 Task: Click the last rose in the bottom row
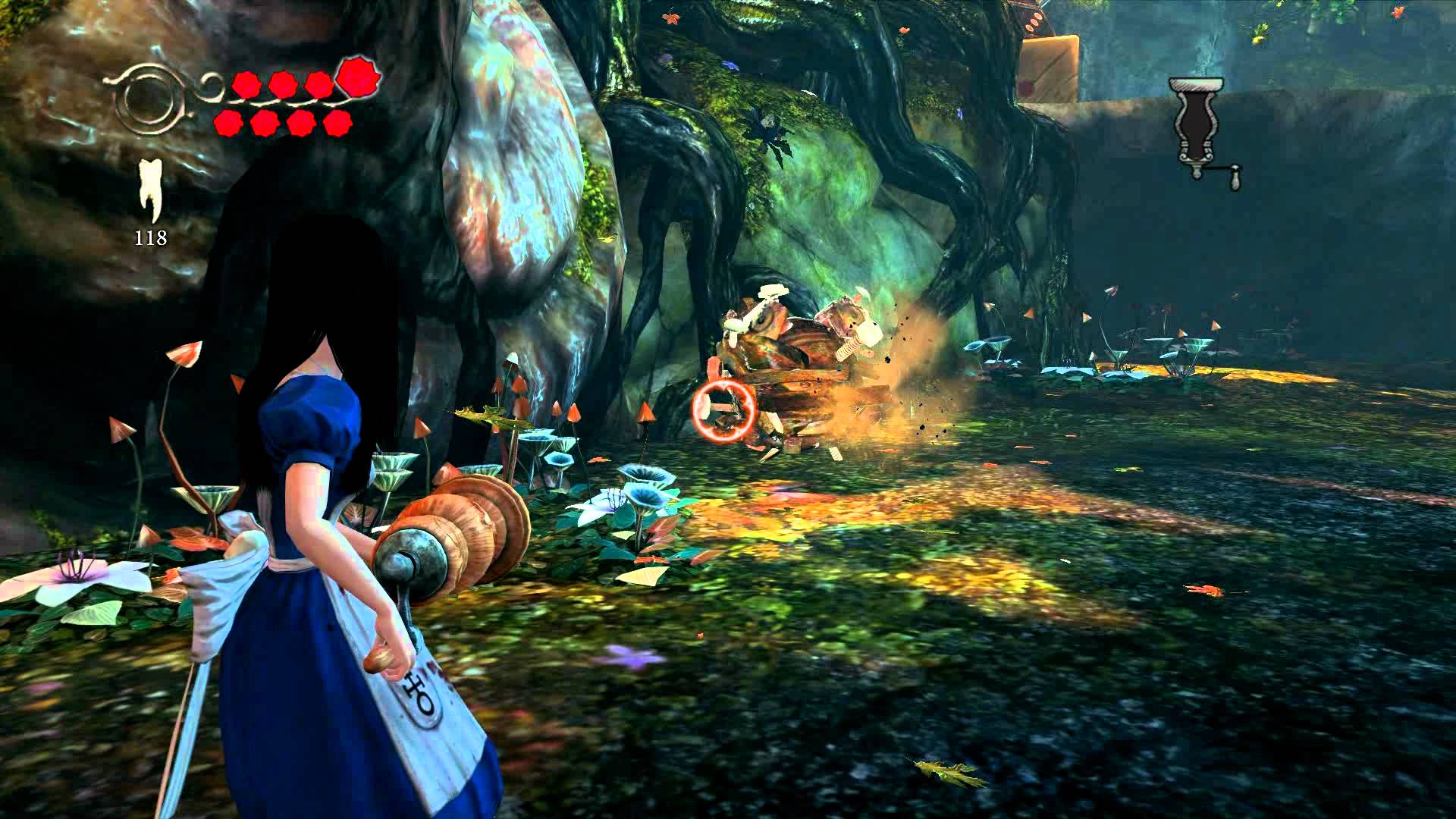click(x=337, y=124)
